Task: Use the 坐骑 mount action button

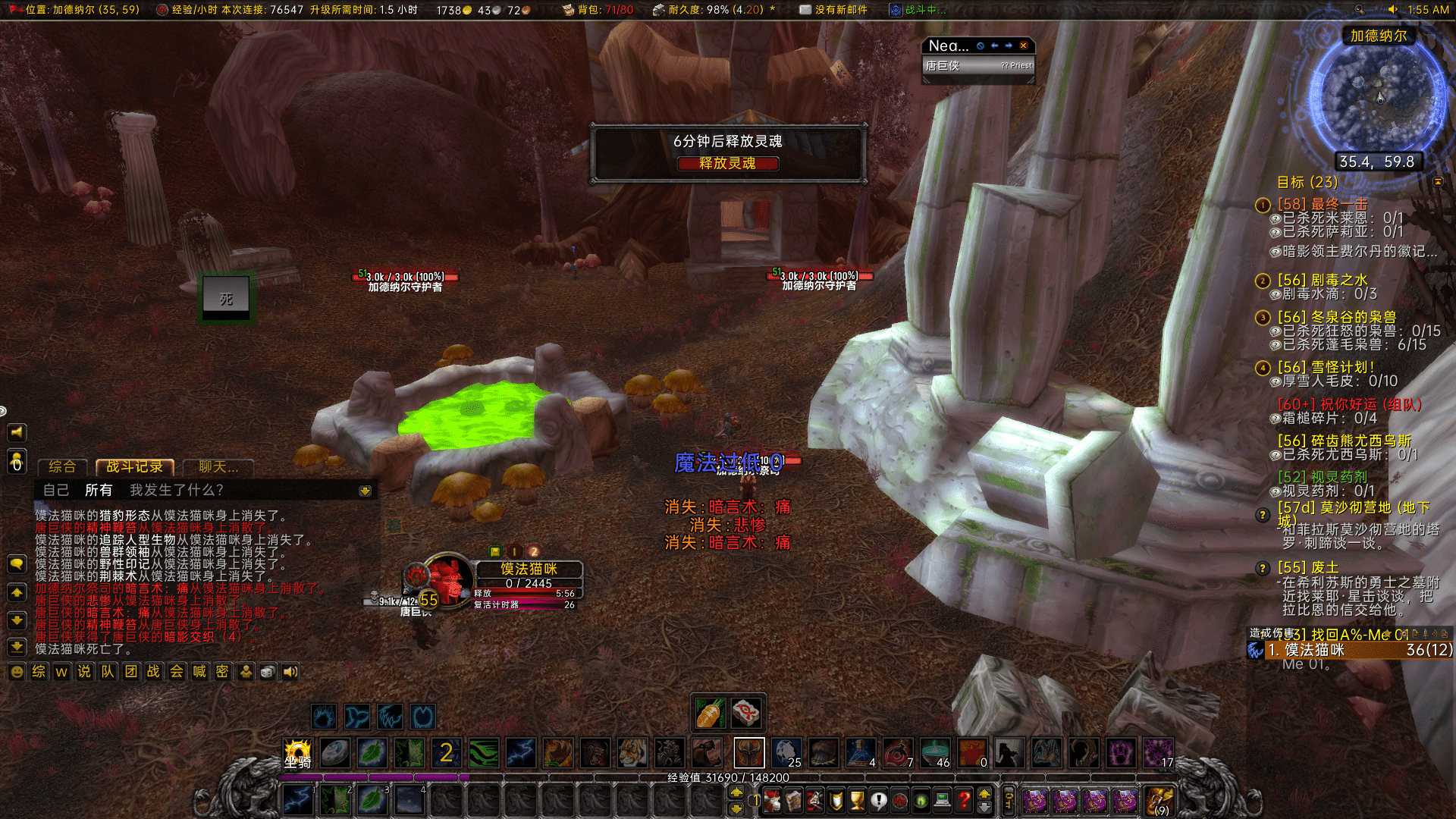Action: (297, 753)
